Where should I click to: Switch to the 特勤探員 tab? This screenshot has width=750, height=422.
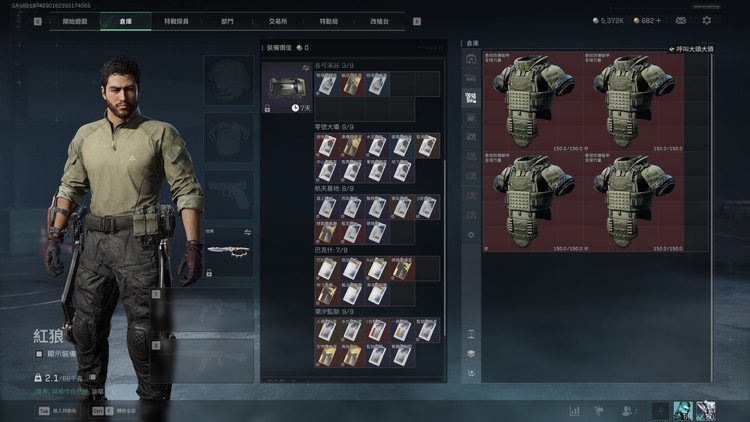177,21
